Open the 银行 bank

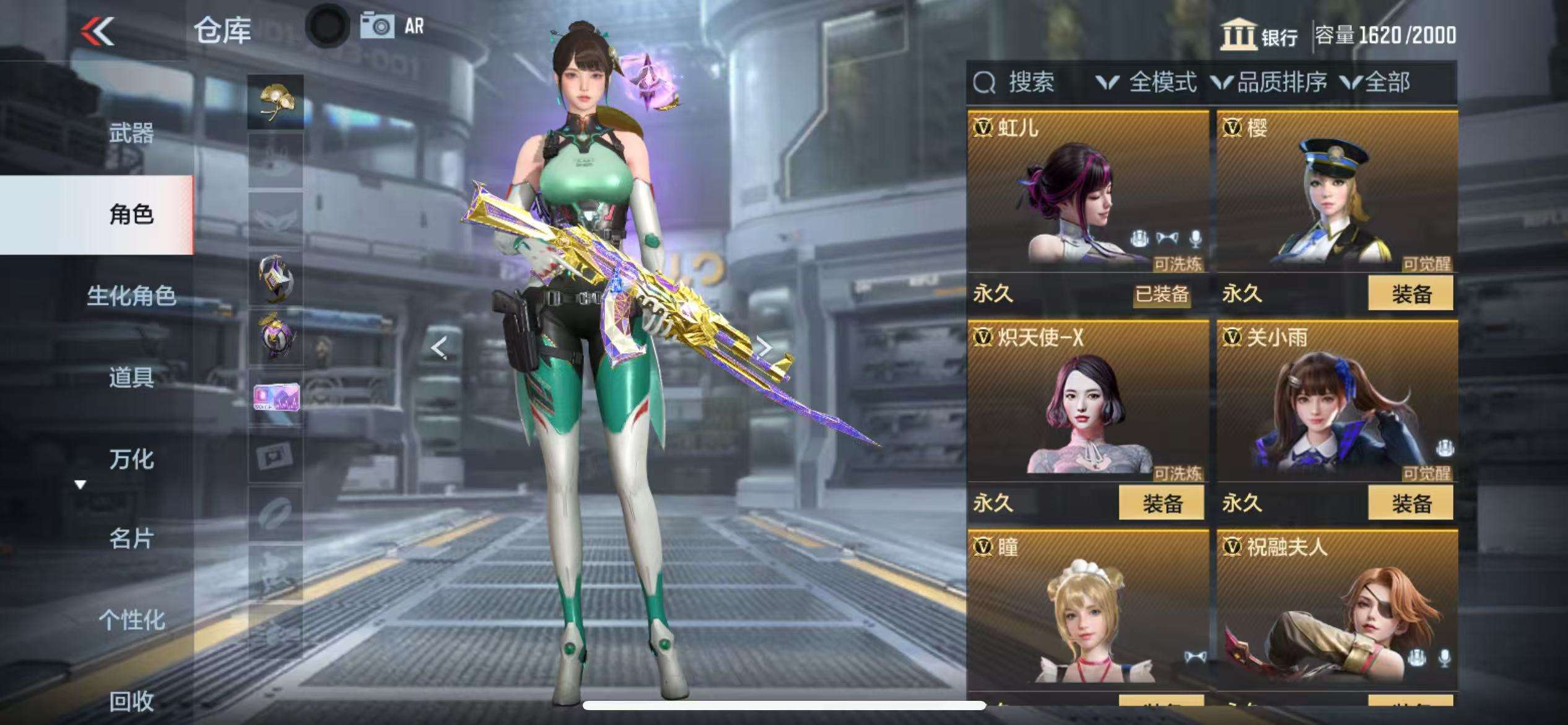coord(1259,35)
